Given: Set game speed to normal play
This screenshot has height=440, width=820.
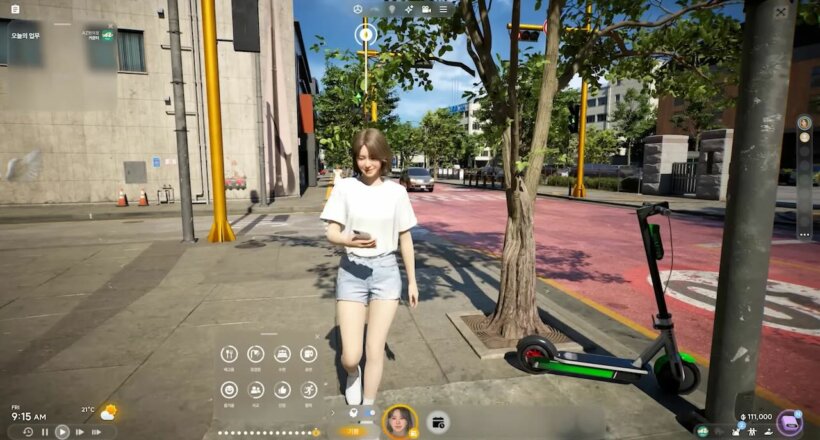Looking at the screenshot, I should click(x=62, y=432).
